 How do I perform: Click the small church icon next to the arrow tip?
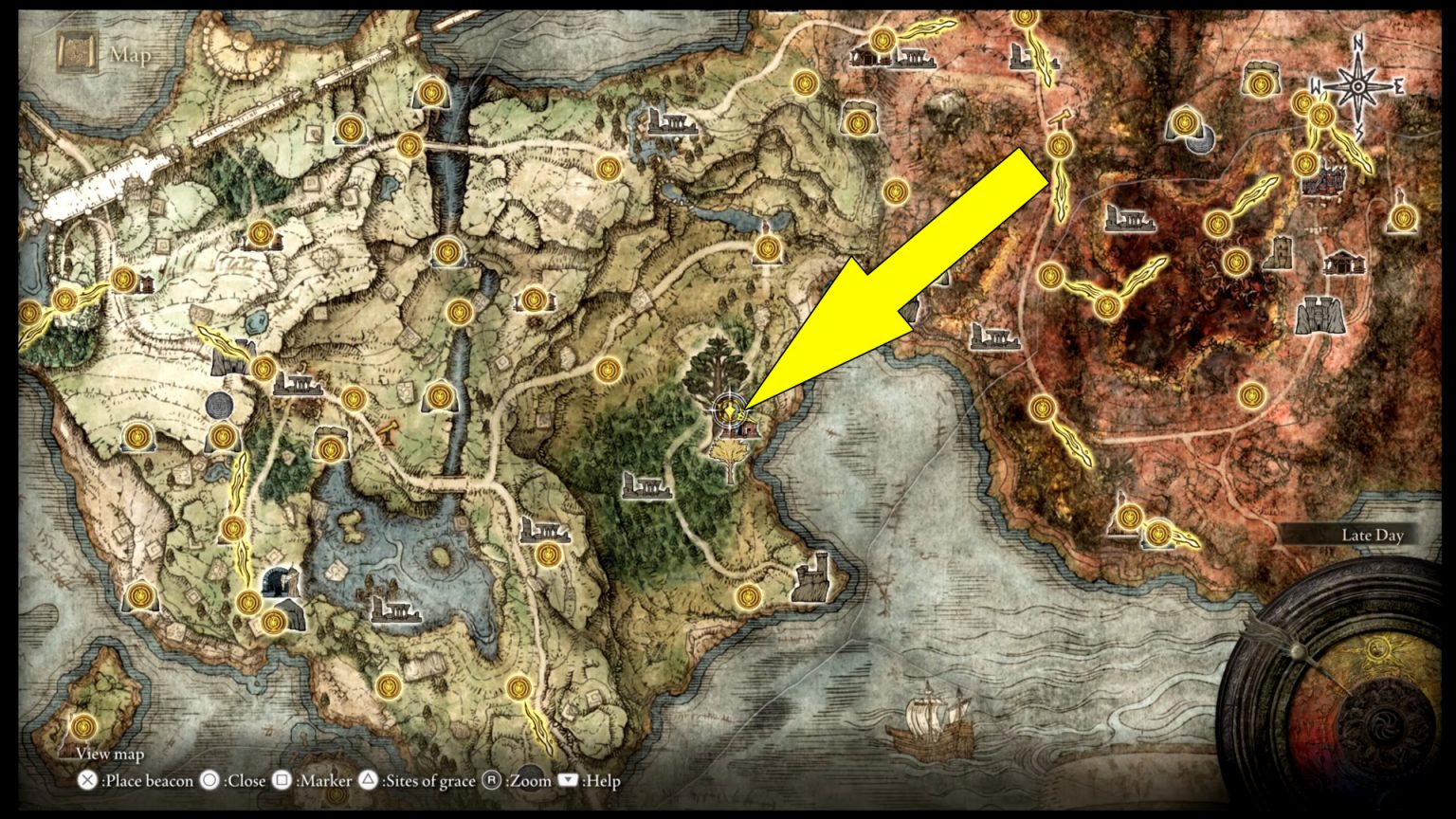[x=748, y=431]
